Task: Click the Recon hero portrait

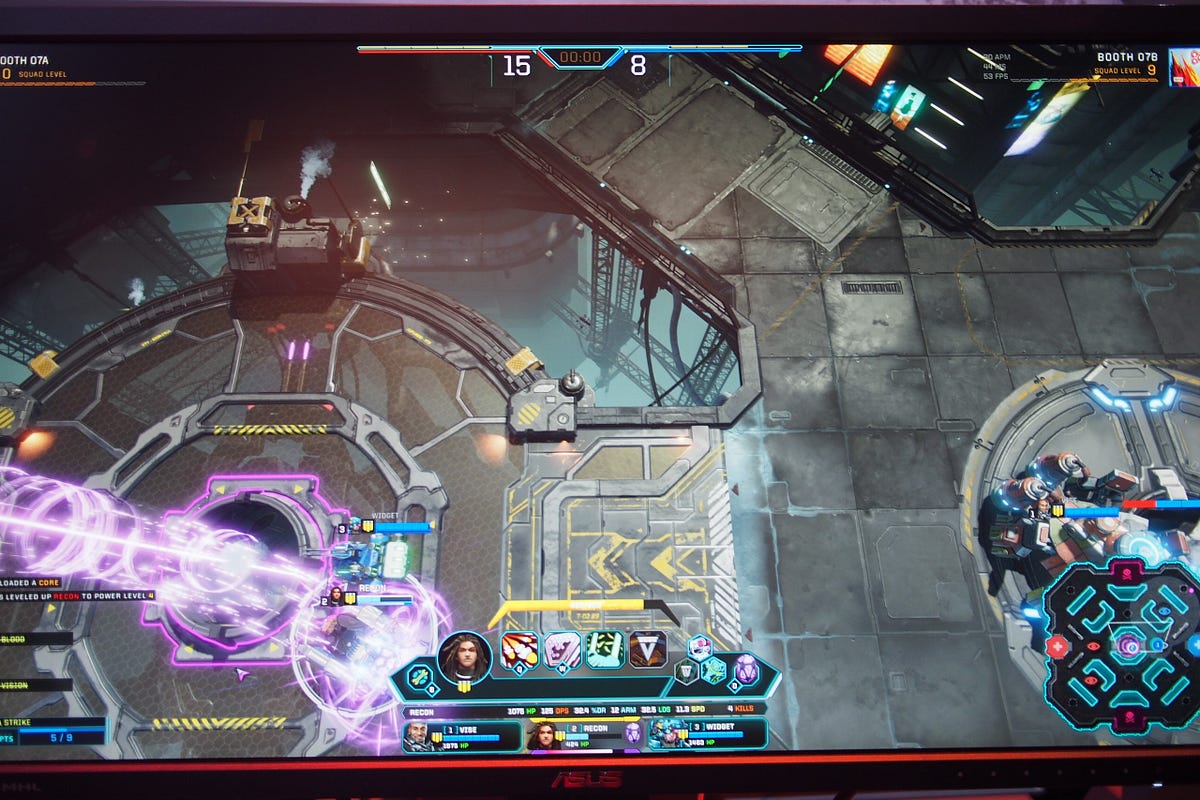Action: point(464,656)
